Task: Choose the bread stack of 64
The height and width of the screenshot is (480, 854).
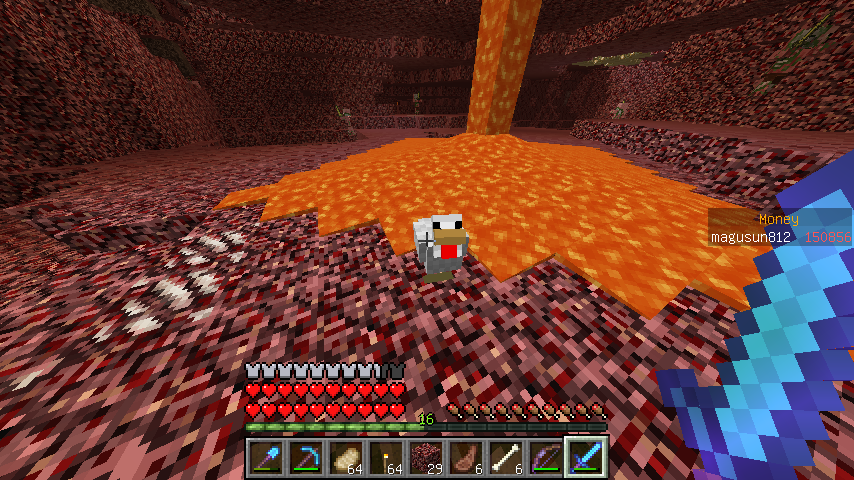Action: click(346, 458)
